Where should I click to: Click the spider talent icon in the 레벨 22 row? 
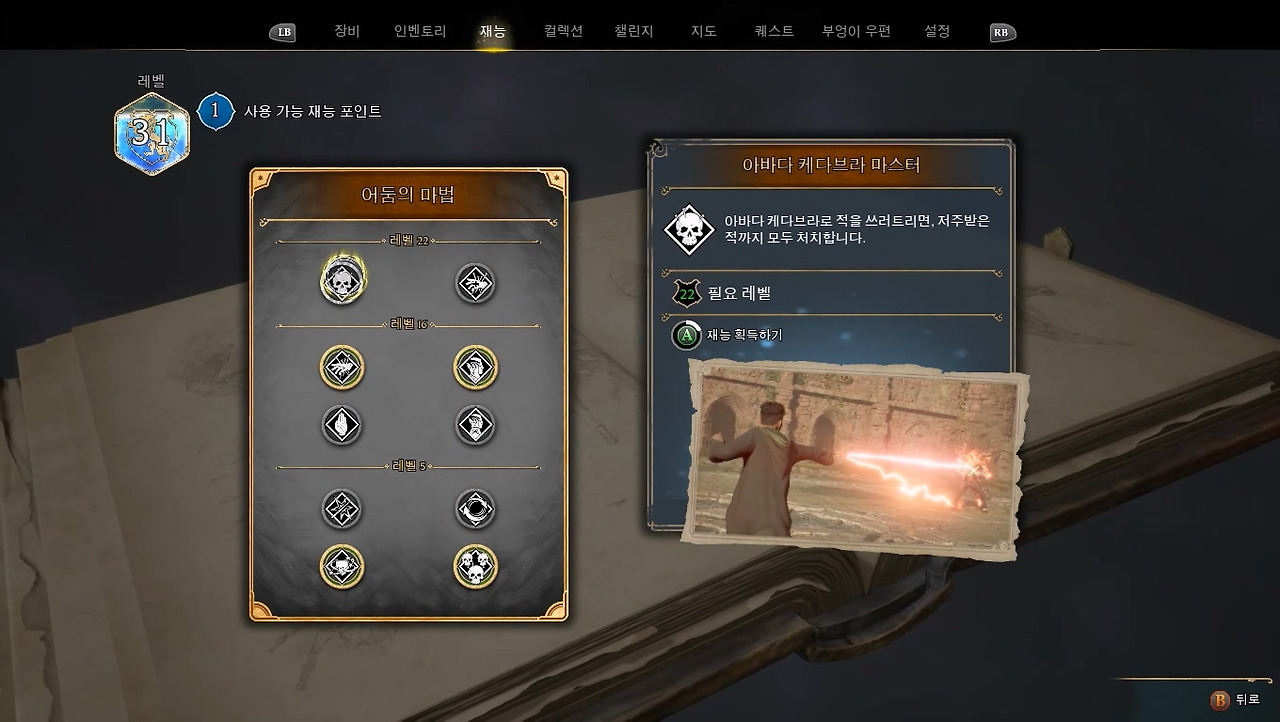pos(473,283)
